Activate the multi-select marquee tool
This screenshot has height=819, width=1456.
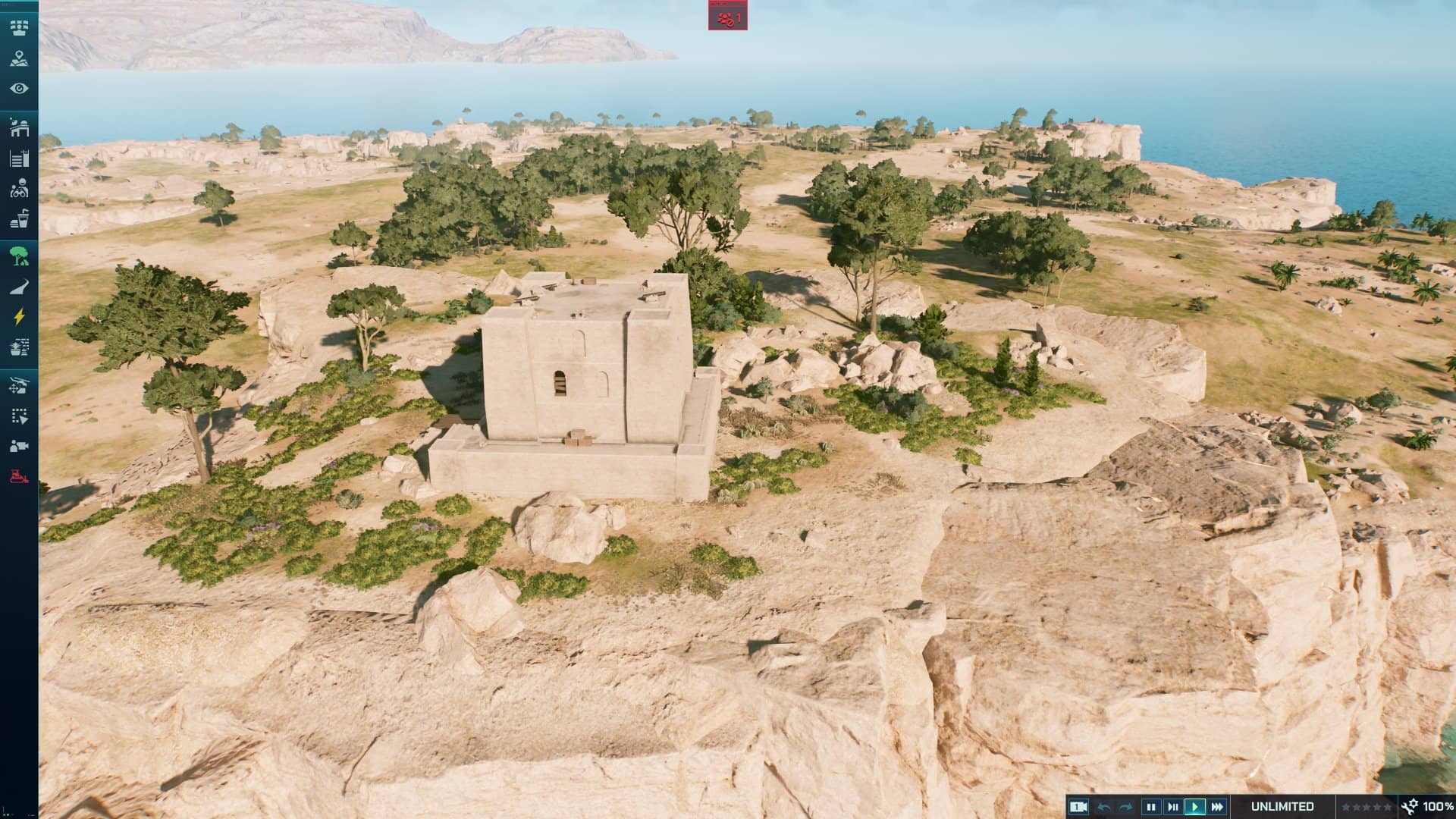19,416
